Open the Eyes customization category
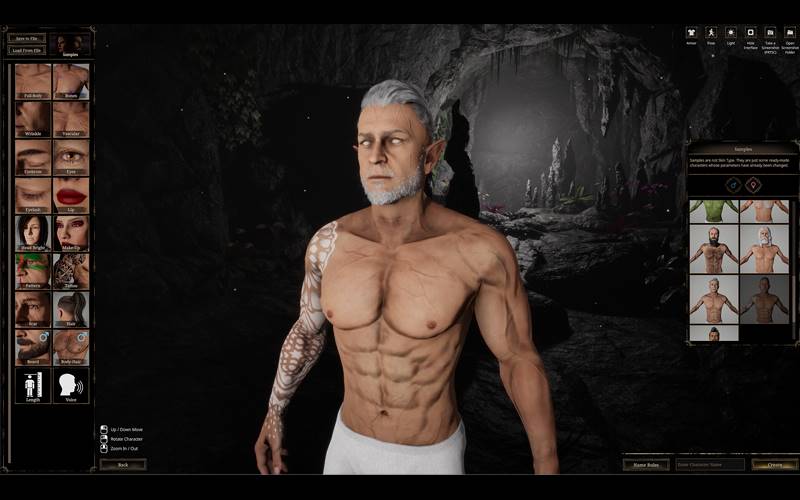Viewport: 800px width, 500px height. pos(71,158)
